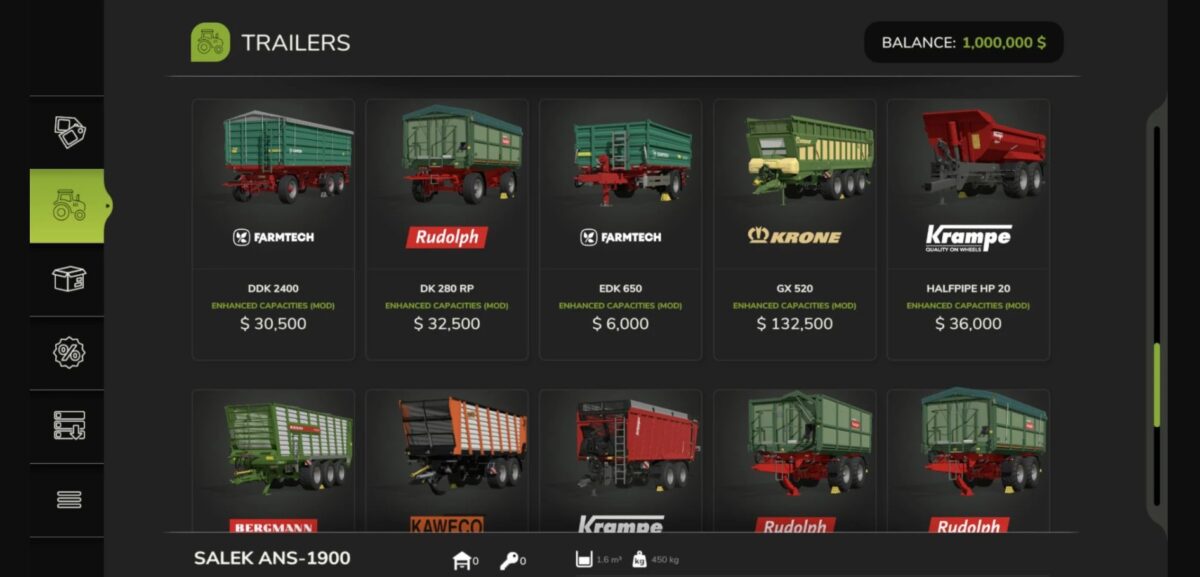Select the Krone GX 520 trailer
Screen dimensions: 1200x577
click(794, 229)
